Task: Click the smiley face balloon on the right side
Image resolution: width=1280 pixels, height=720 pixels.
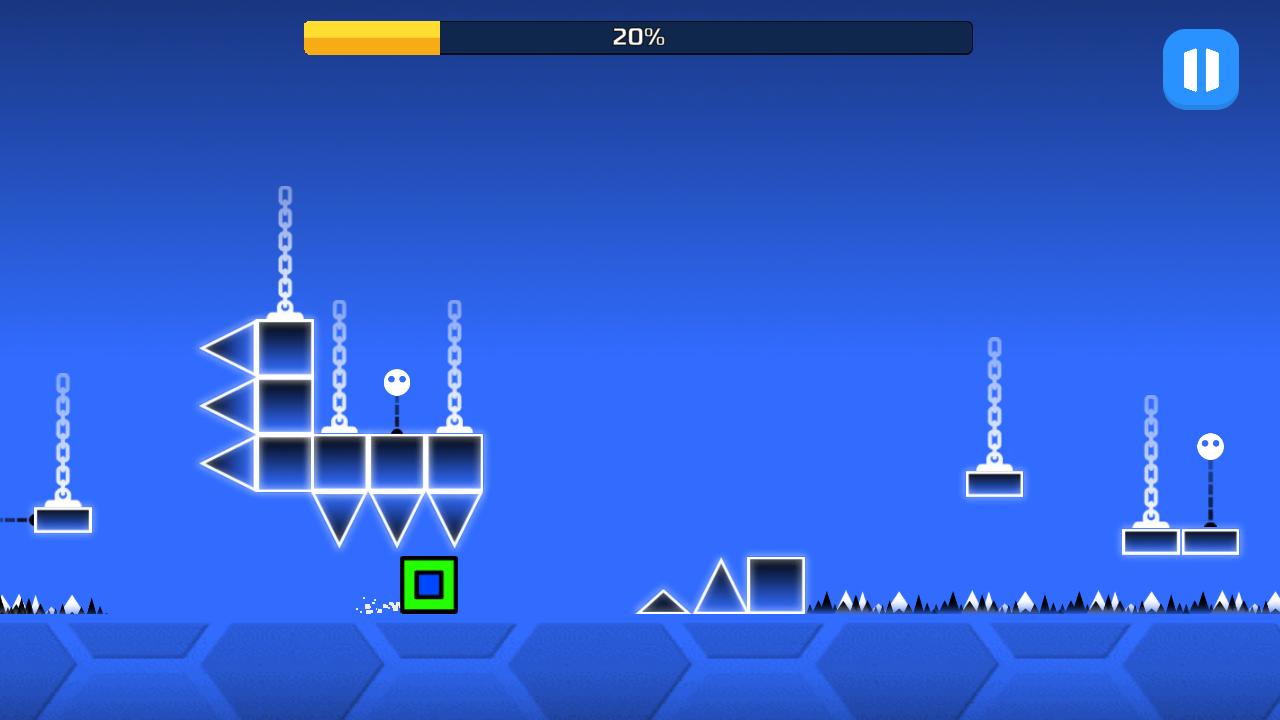Action: 1210,447
